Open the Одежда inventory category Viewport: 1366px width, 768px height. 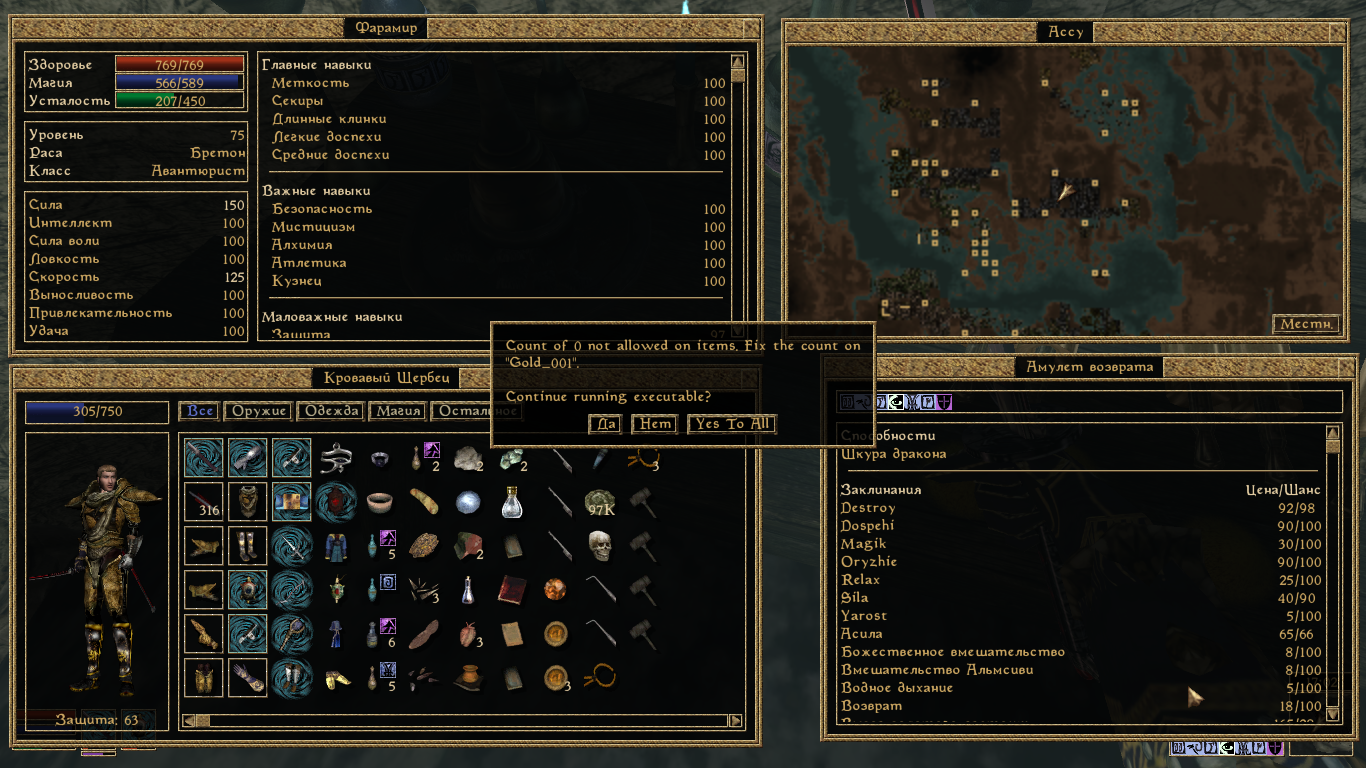332,411
